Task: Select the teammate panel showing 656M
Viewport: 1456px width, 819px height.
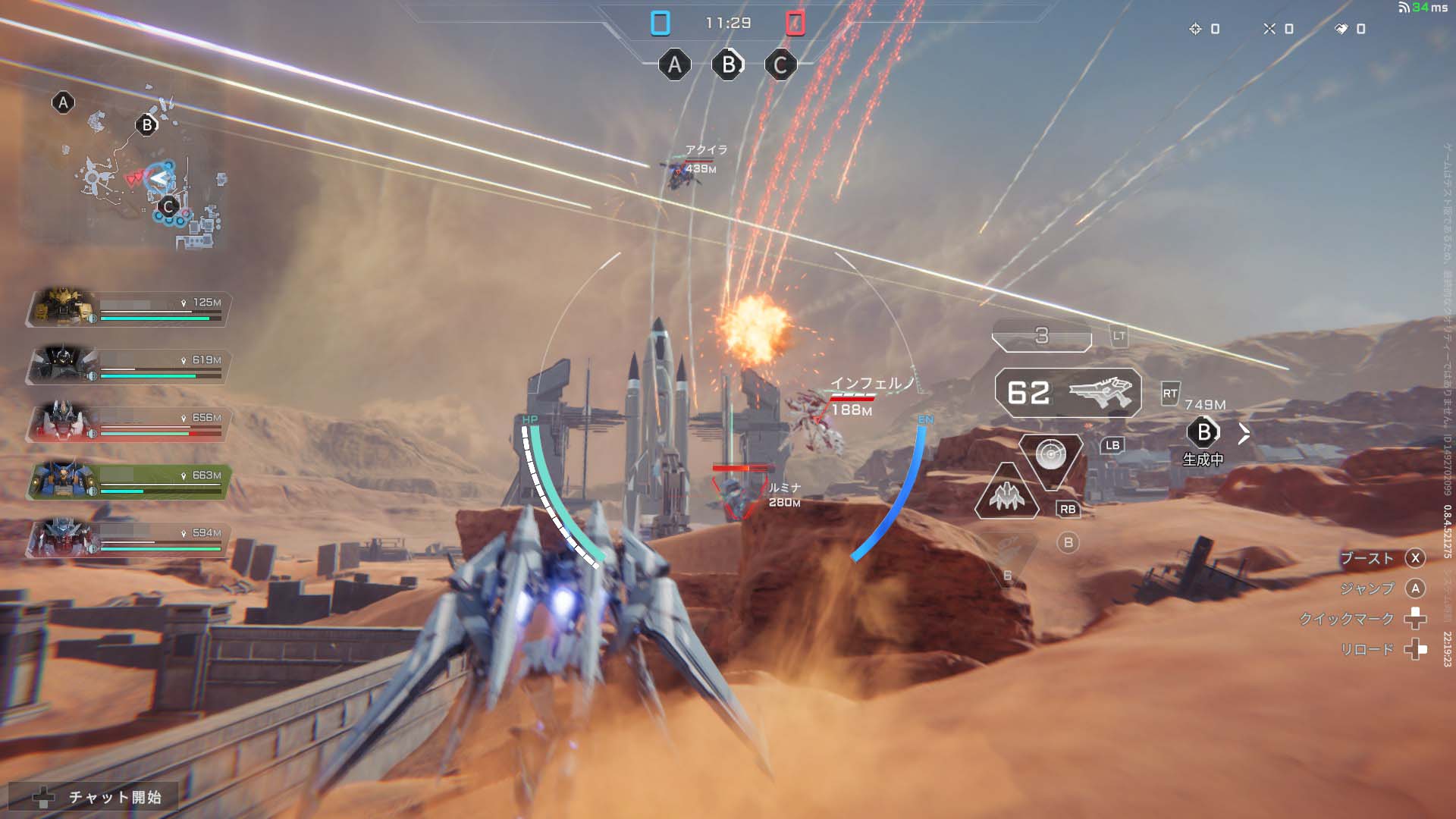Action: pos(127,425)
